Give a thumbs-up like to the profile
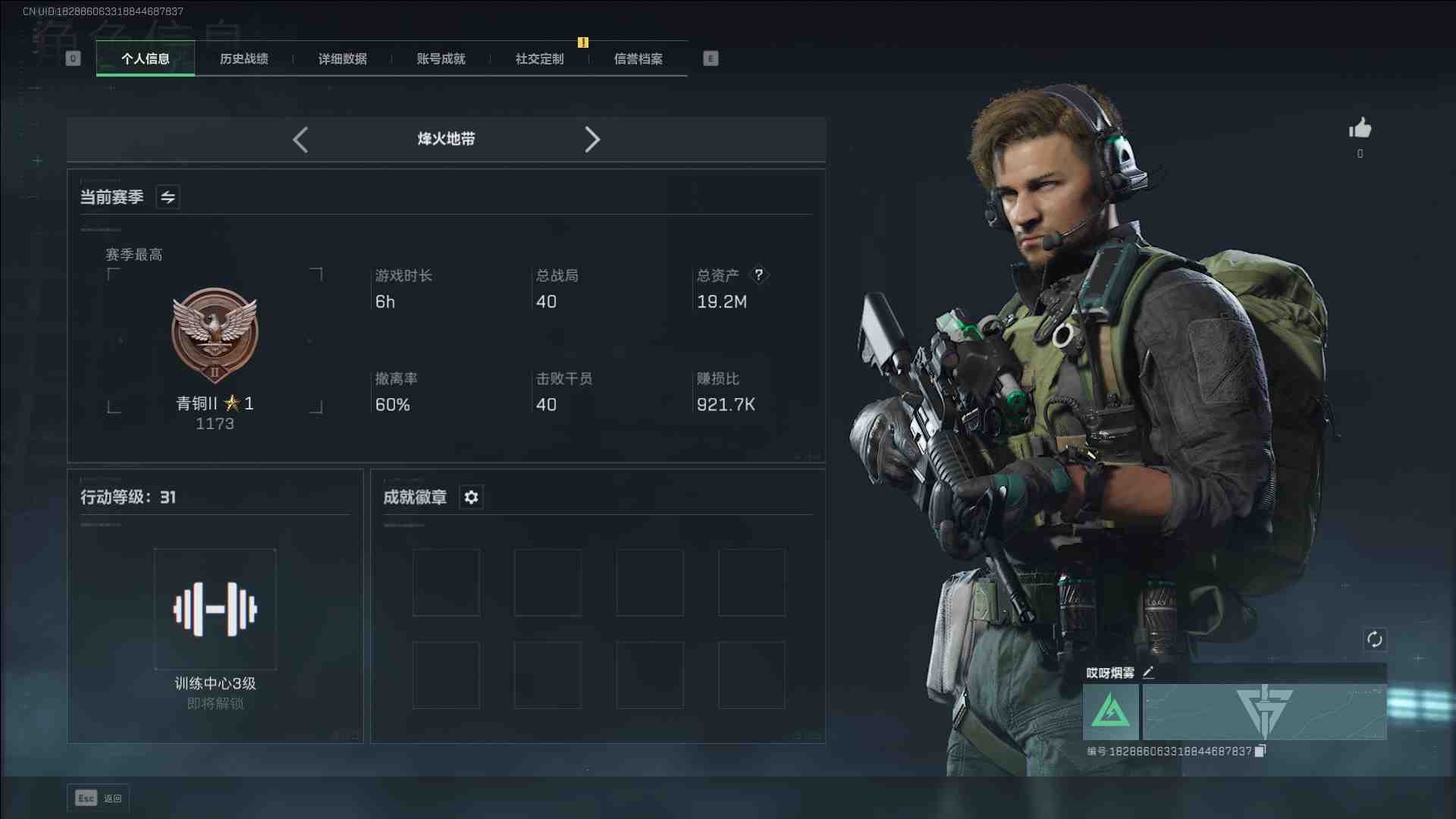 click(x=1360, y=128)
